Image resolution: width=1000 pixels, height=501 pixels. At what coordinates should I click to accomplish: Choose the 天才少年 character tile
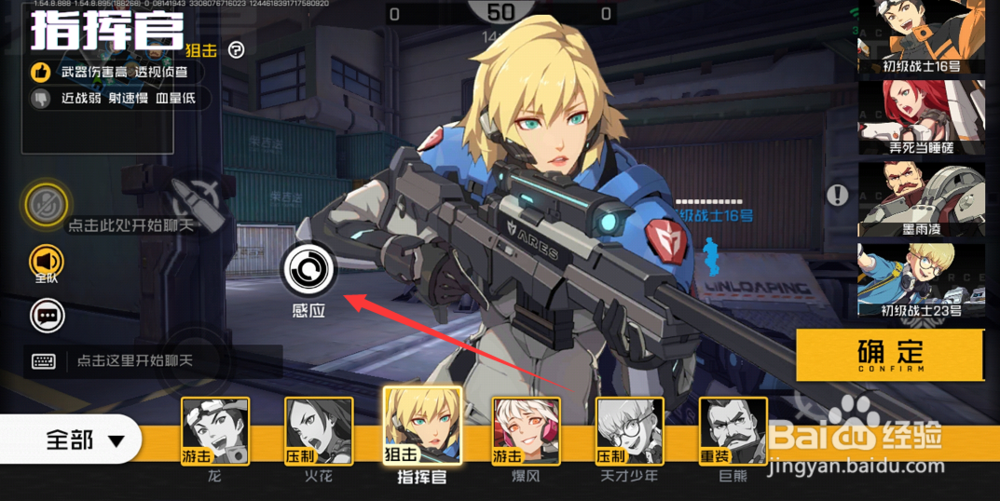630,431
